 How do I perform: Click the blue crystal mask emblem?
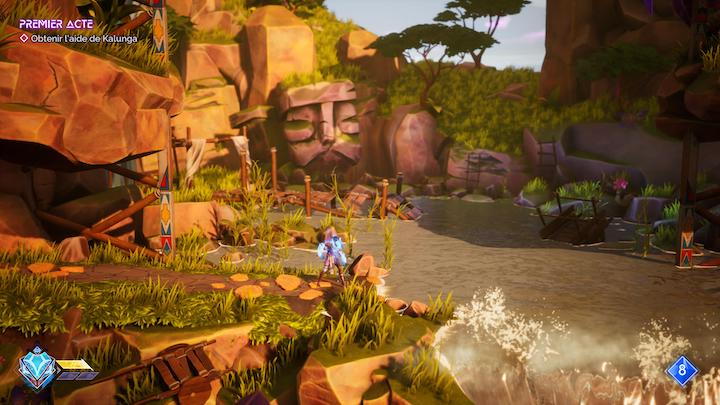pyautogui.click(x=37, y=368)
